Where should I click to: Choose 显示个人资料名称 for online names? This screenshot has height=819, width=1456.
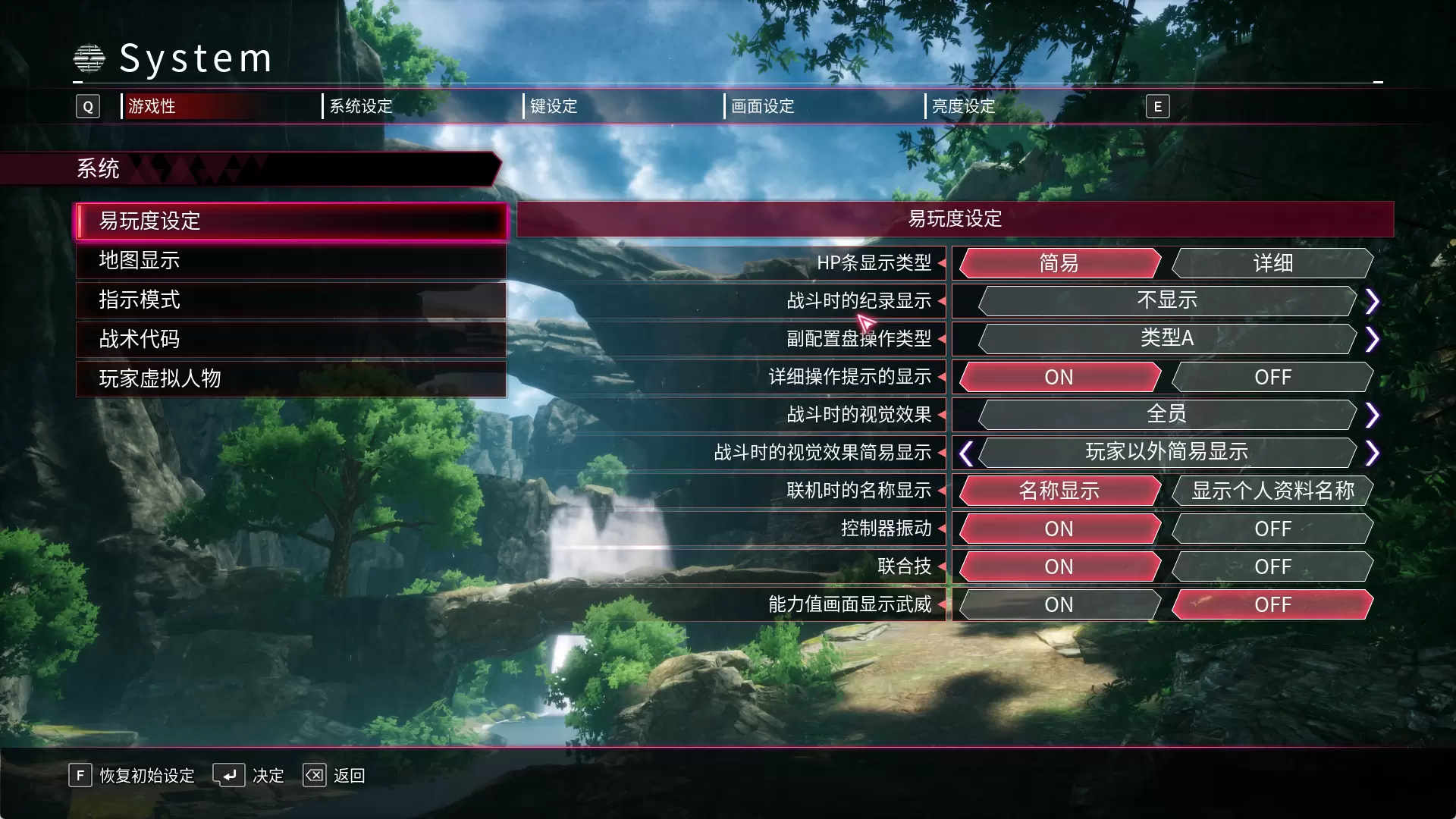pyautogui.click(x=1272, y=491)
